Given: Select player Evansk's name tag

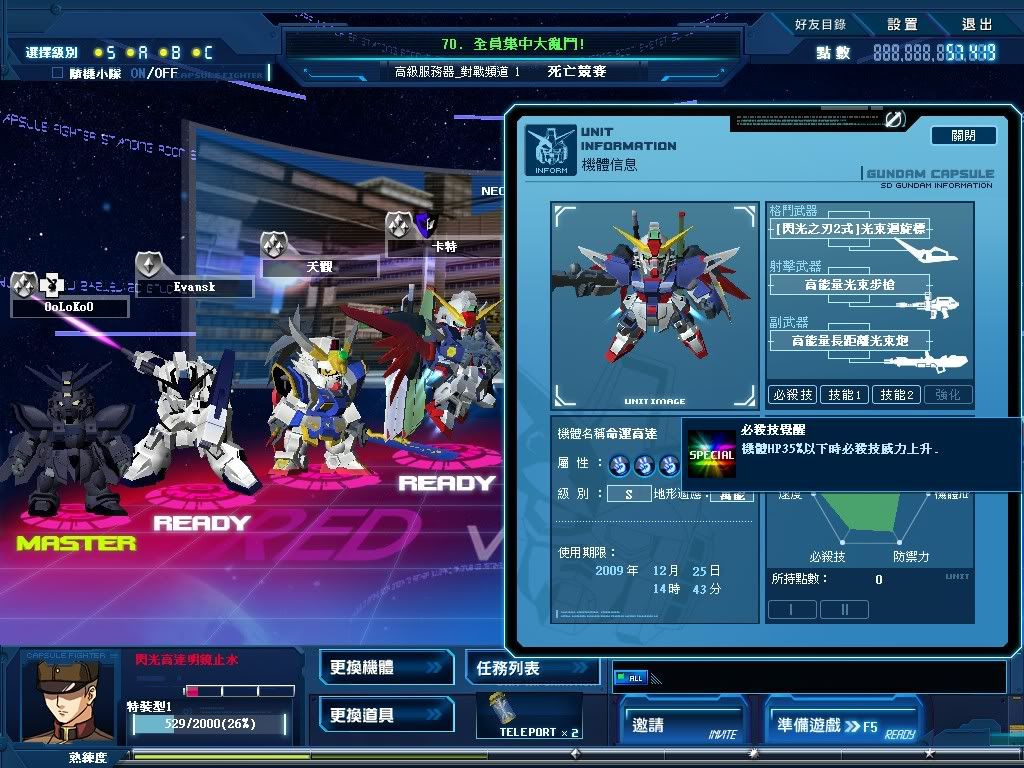Looking at the screenshot, I should pos(194,287).
